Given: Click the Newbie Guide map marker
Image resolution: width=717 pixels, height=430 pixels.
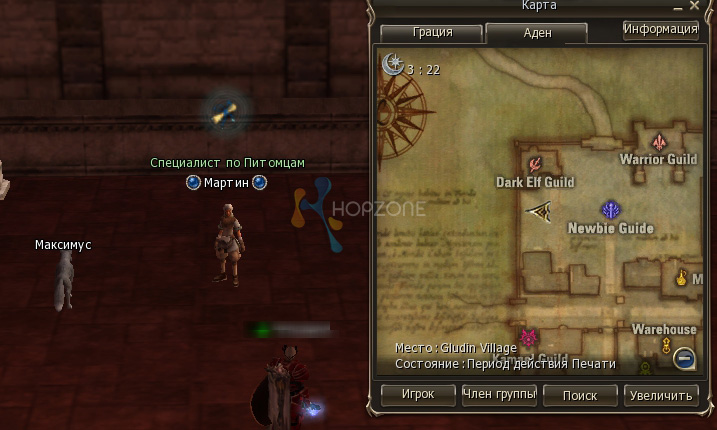Looking at the screenshot, I should [x=610, y=210].
